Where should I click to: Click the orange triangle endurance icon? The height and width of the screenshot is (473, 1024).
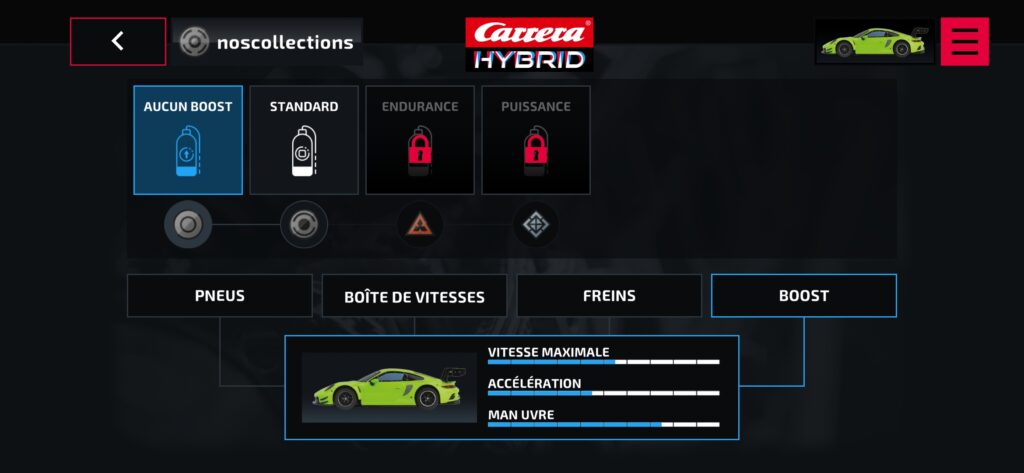[x=420, y=225]
